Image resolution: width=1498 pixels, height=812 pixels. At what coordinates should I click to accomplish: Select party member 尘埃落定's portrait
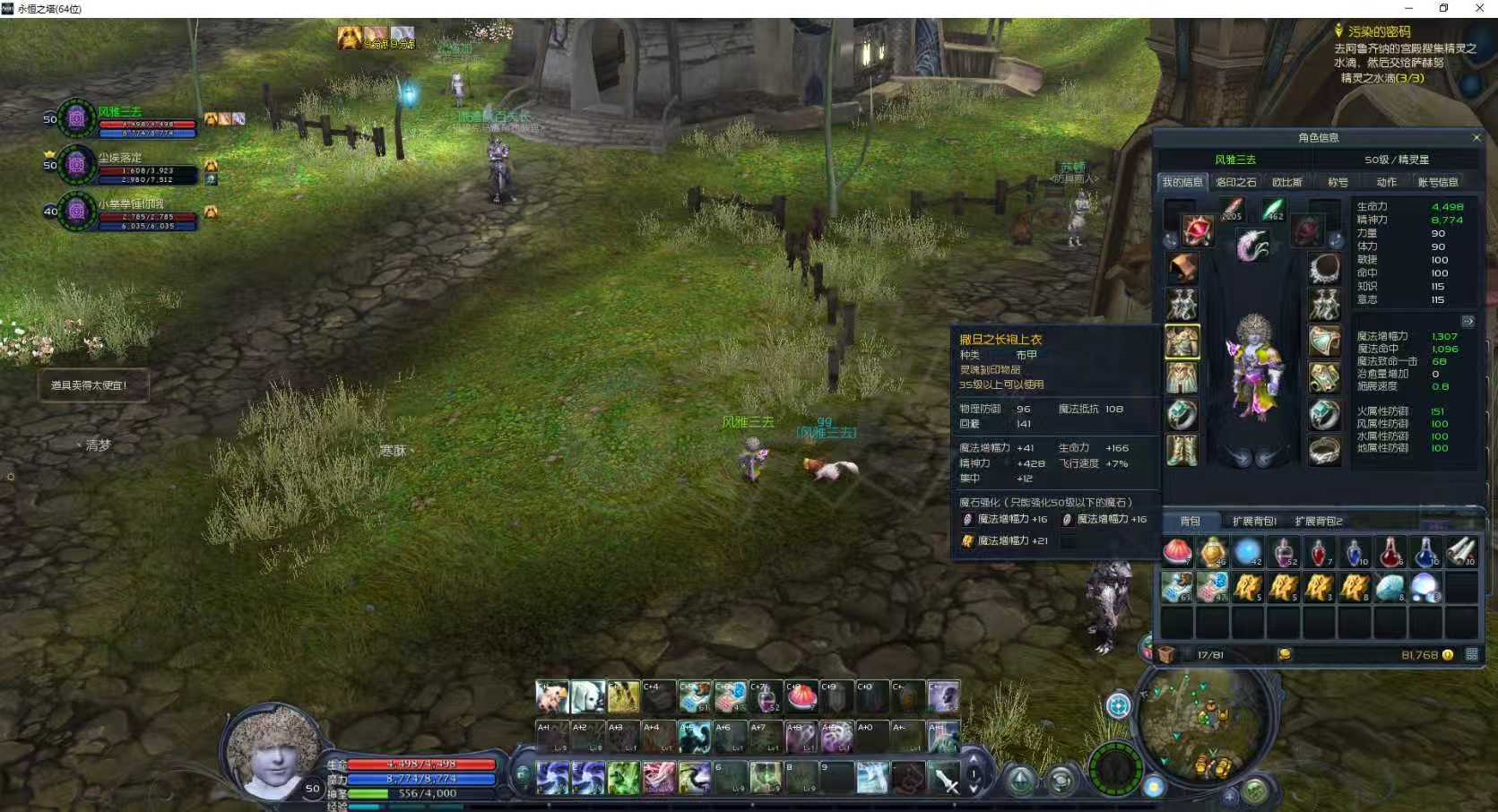pyautogui.click(x=77, y=165)
